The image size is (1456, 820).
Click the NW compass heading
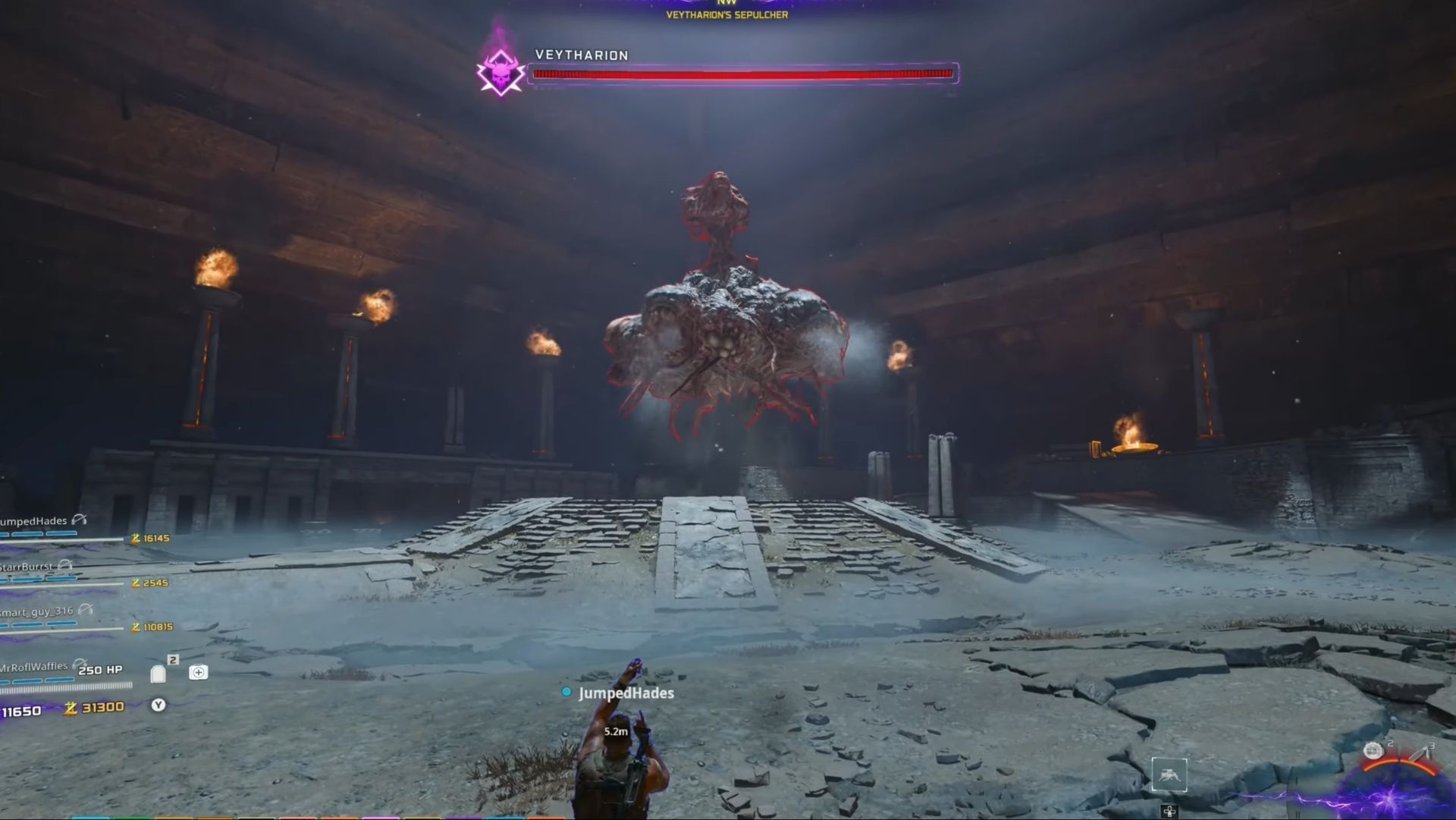[727, 3]
